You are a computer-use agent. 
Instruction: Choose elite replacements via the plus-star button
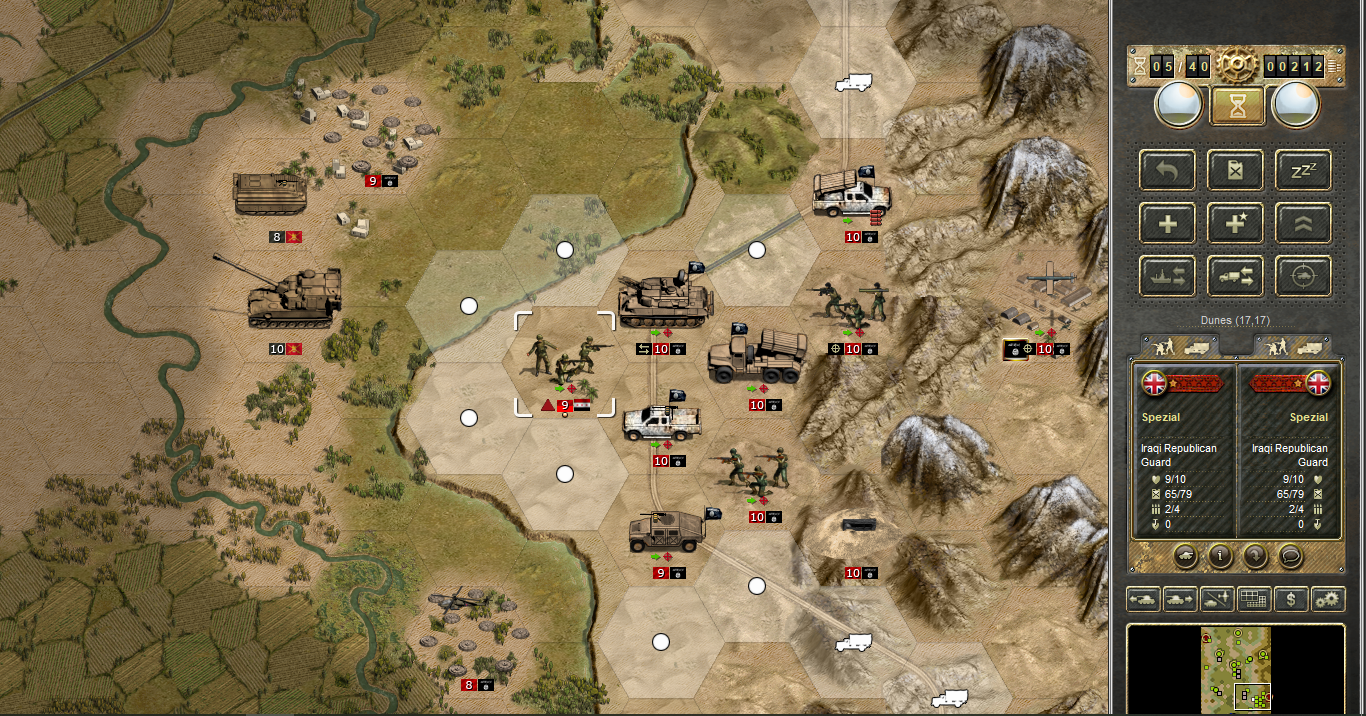coord(1236,224)
